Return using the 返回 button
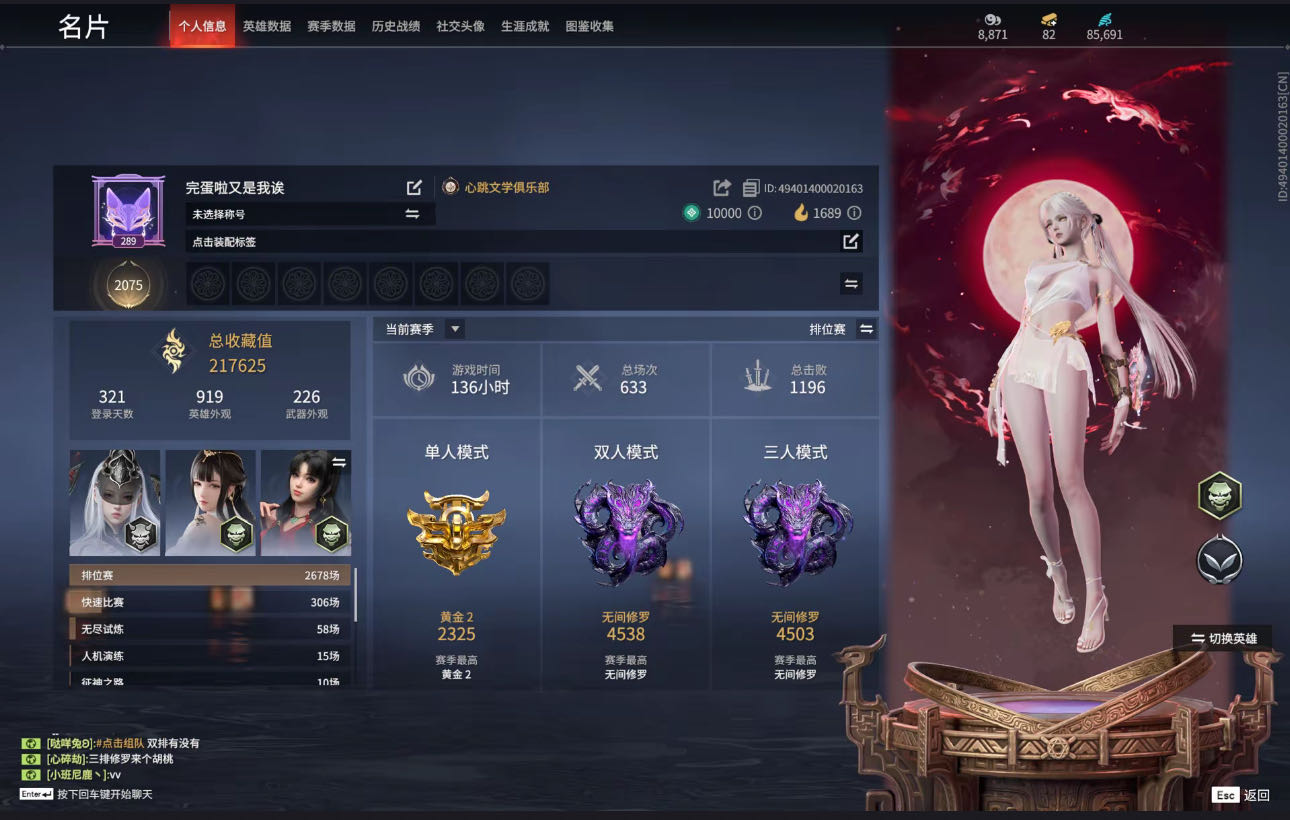Image resolution: width=1290 pixels, height=820 pixels. click(x=1243, y=795)
